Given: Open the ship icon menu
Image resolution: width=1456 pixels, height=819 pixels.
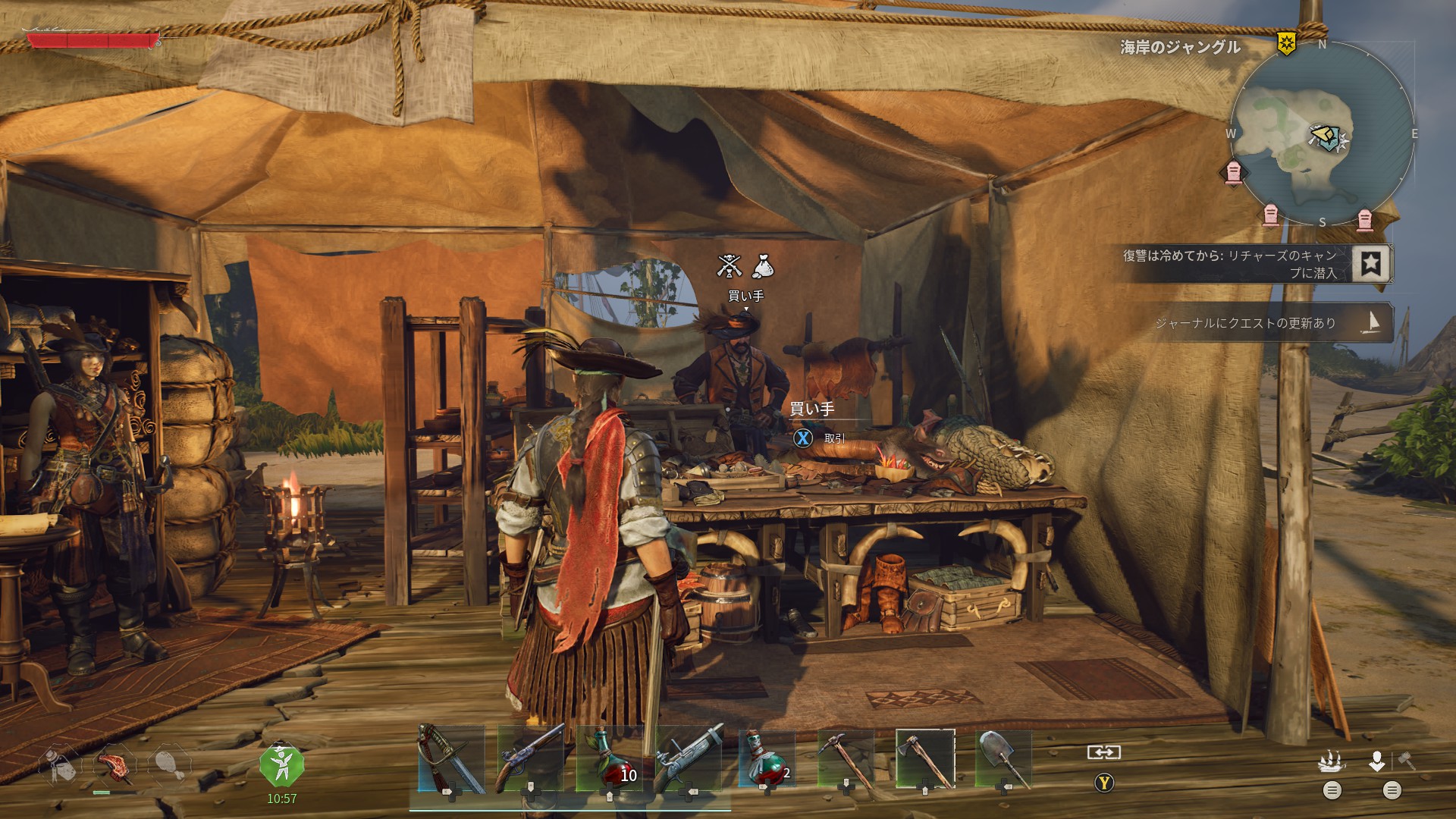Looking at the screenshot, I should click(x=1332, y=761).
